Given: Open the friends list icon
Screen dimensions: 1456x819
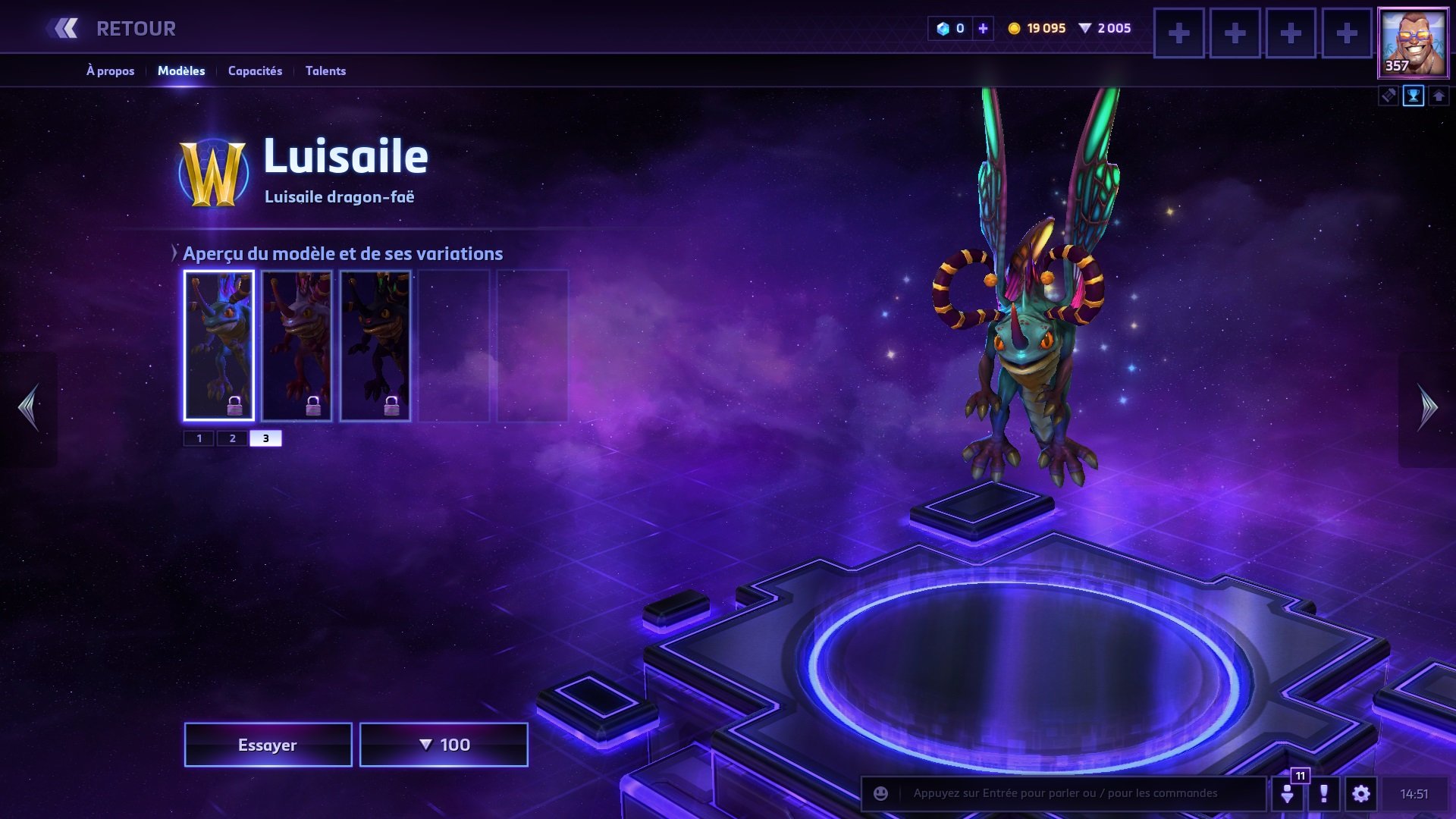Looking at the screenshot, I should tap(1288, 793).
